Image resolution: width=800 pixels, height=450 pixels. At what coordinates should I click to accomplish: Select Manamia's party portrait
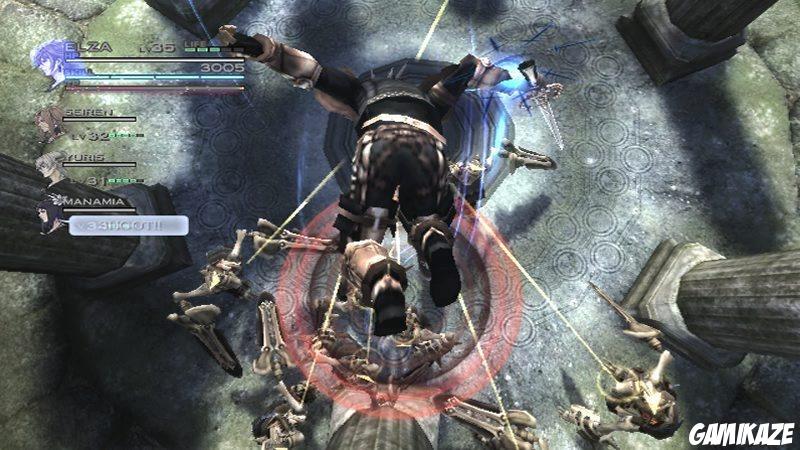50,212
